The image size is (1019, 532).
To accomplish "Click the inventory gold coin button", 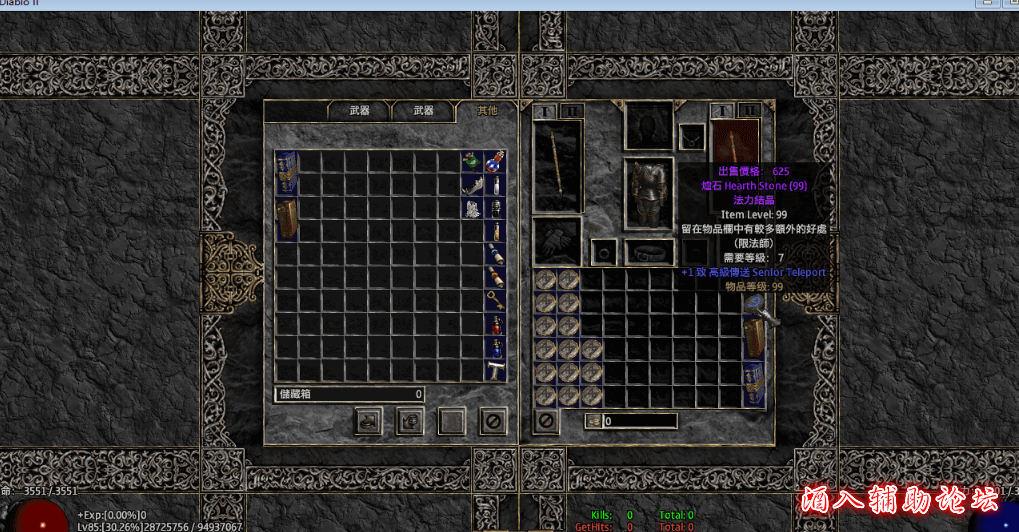I will pos(593,421).
